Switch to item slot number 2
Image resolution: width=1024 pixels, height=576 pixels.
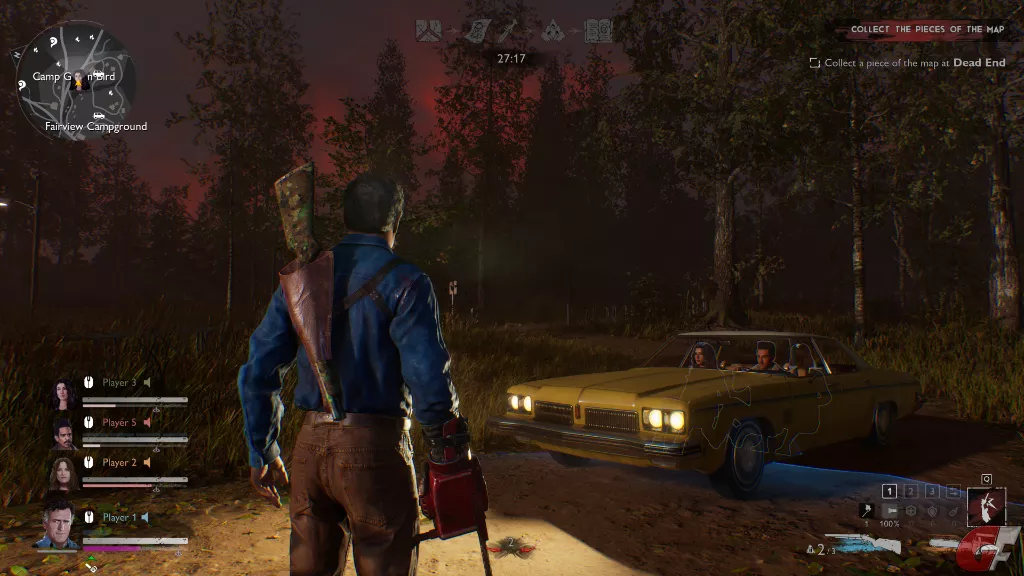[911, 491]
